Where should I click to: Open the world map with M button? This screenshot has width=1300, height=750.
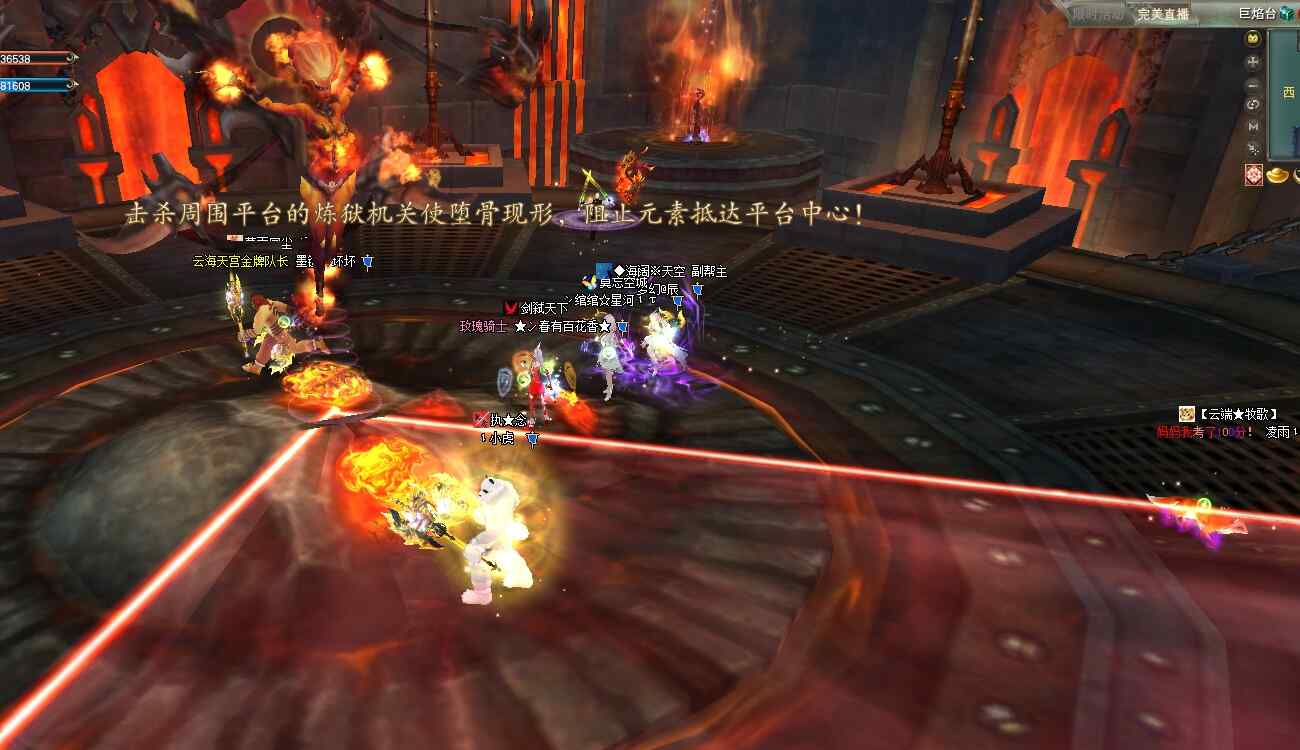(x=1253, y=127)
